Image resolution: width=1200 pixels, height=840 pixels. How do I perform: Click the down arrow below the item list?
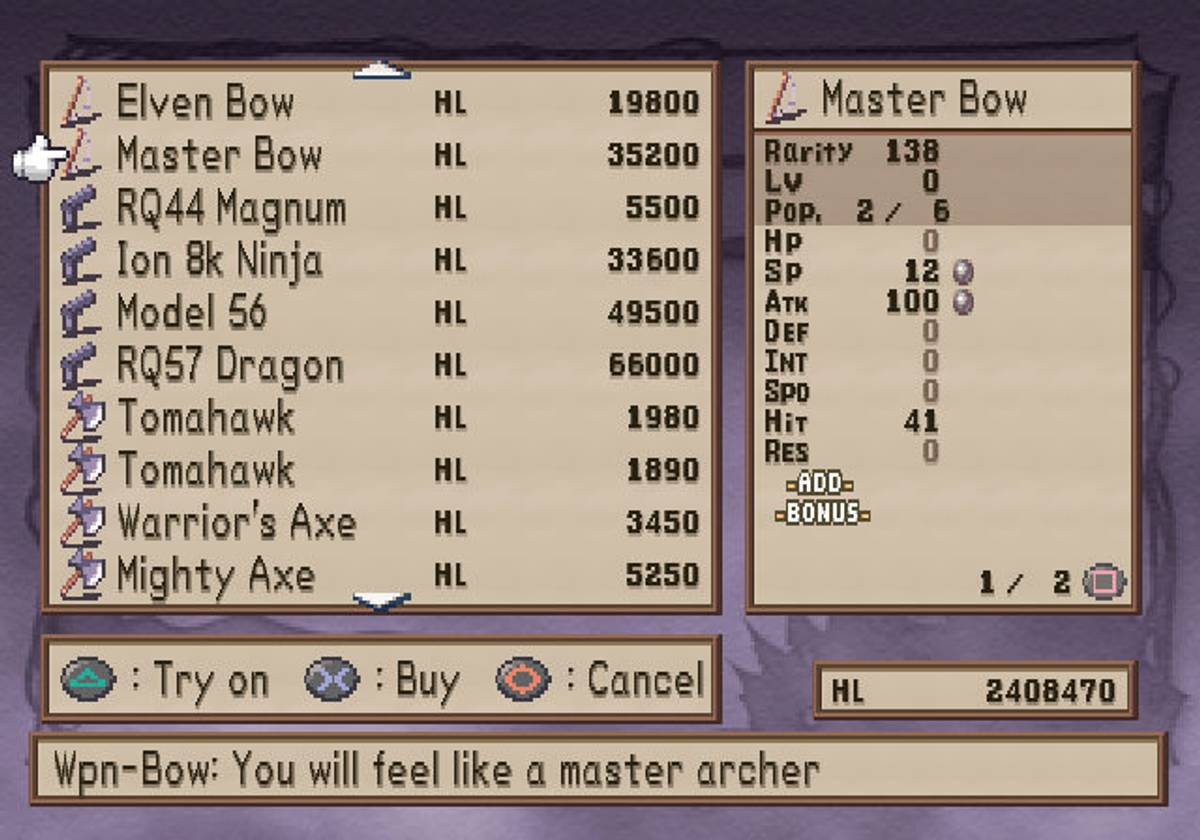[x=382, y=600]
